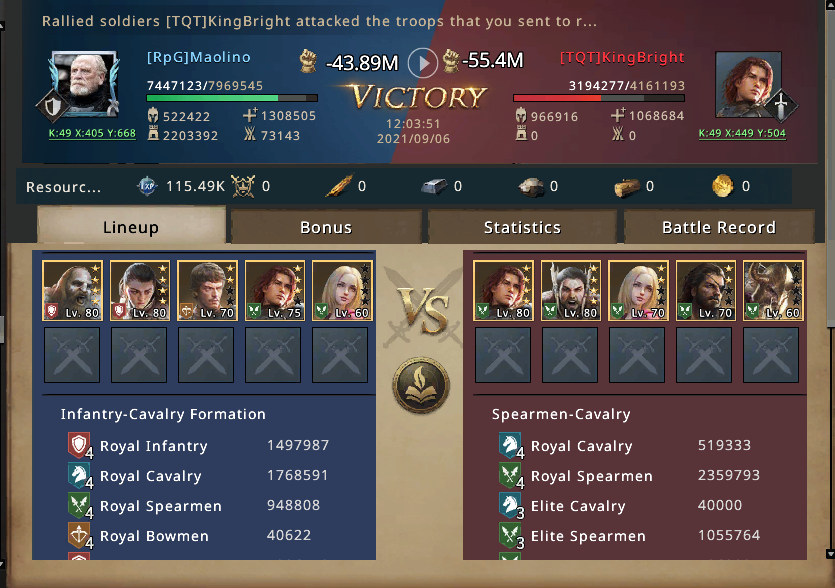Play the battle replay button
This screenshot has width=835, height=588.
pos(423,63)
